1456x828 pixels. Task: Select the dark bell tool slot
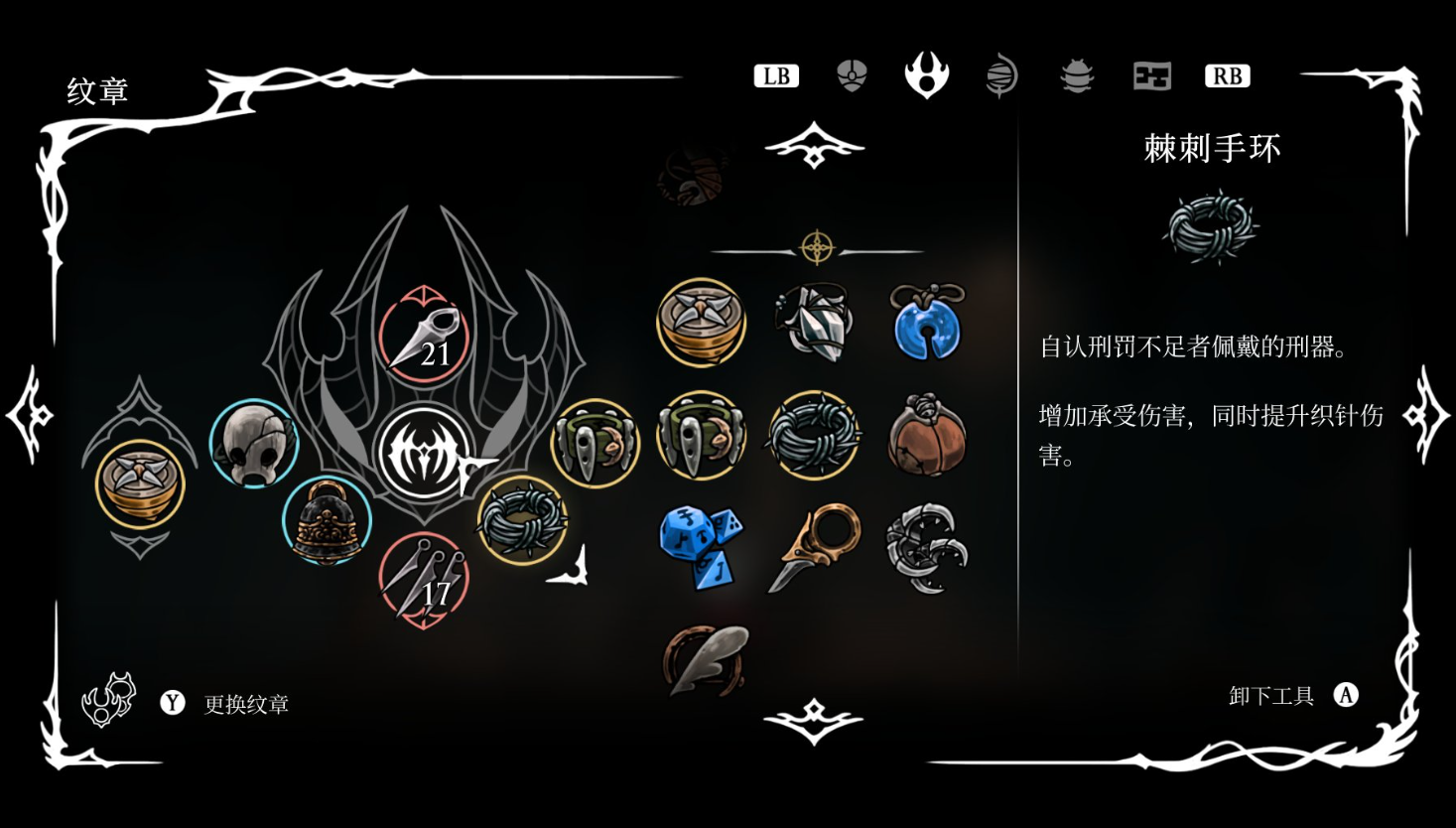click(x=327, y=521)
